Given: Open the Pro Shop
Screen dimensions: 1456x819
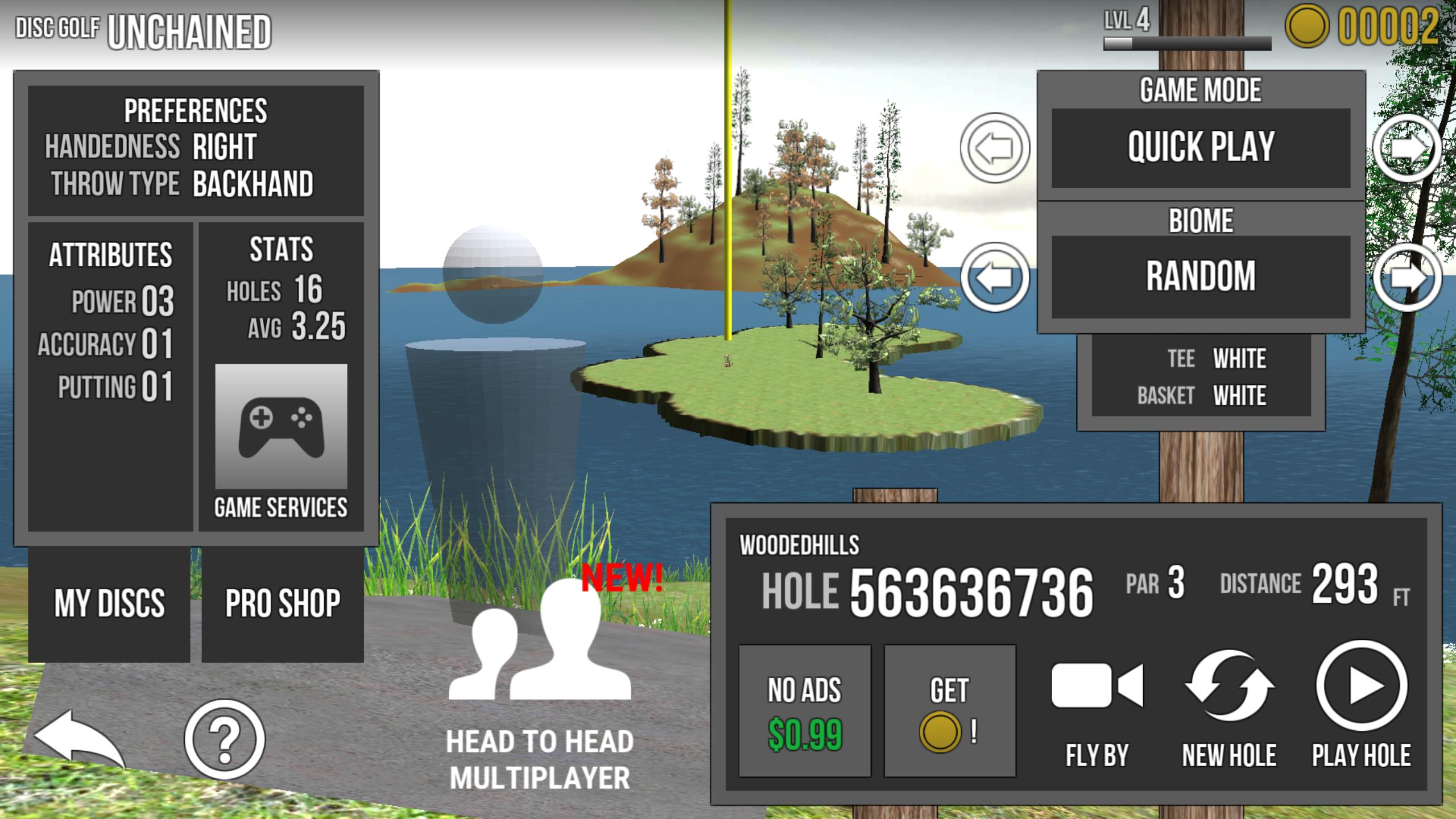Looking at the screenshot, I should [x=283, y=604].
